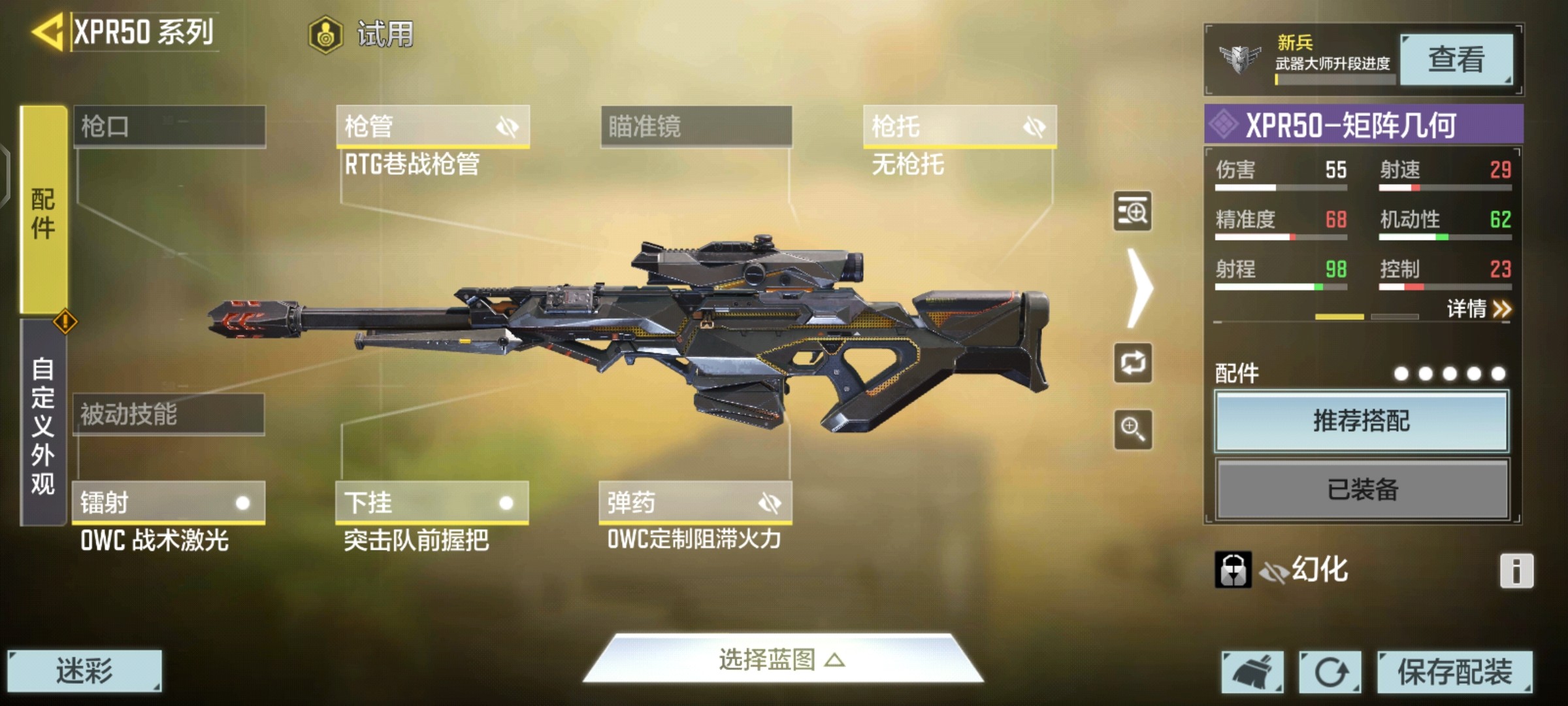Open the 枪口 muzzle attachment slot
Image resolution: width=1568 pixels, height=706 pixels.
pos(169,126)
